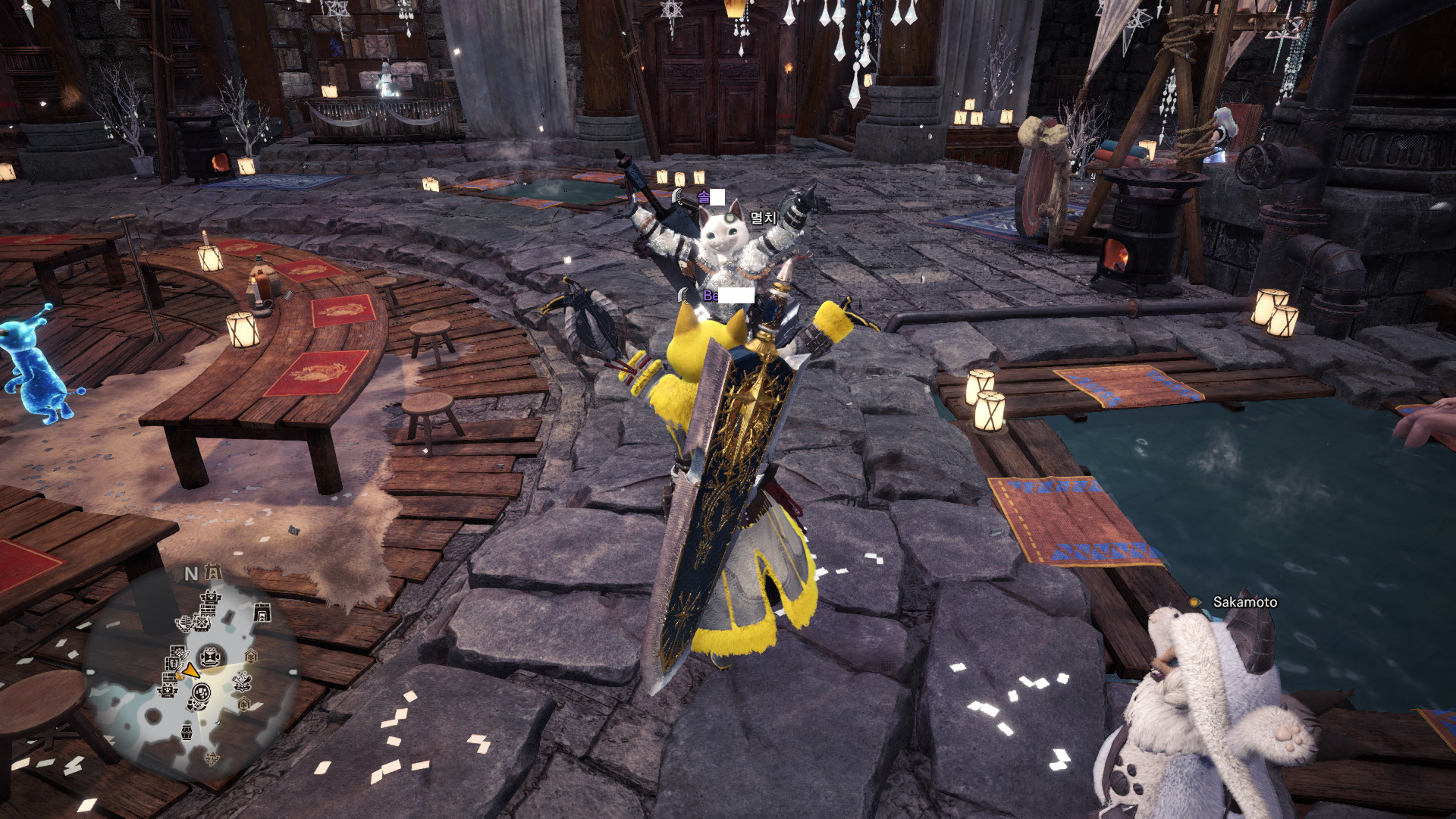The width and height of the screenshot is (1456, 819).
Task: Select the ship marker on the minimap
Action: 183,624
